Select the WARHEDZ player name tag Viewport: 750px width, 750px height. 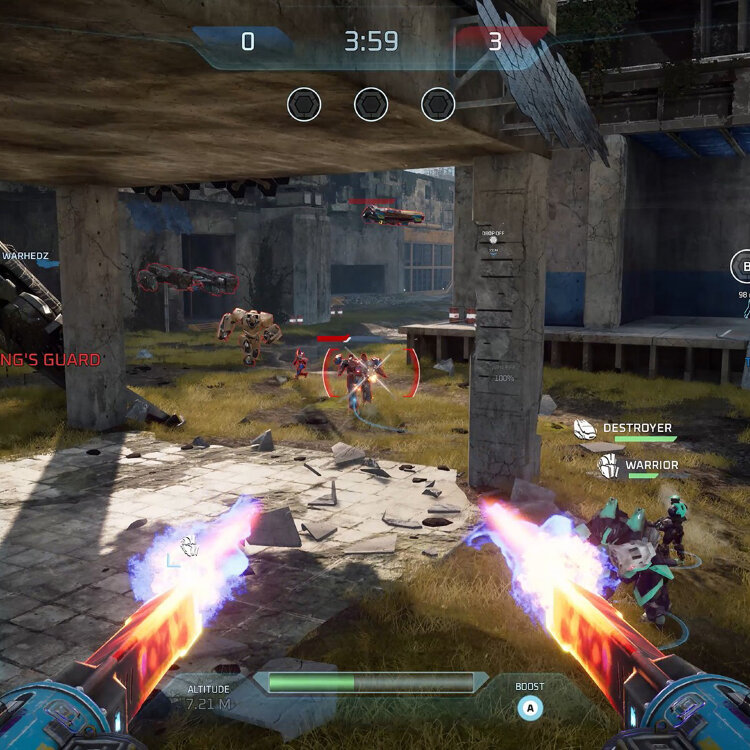pyautogui.click(x=25, y=256)
